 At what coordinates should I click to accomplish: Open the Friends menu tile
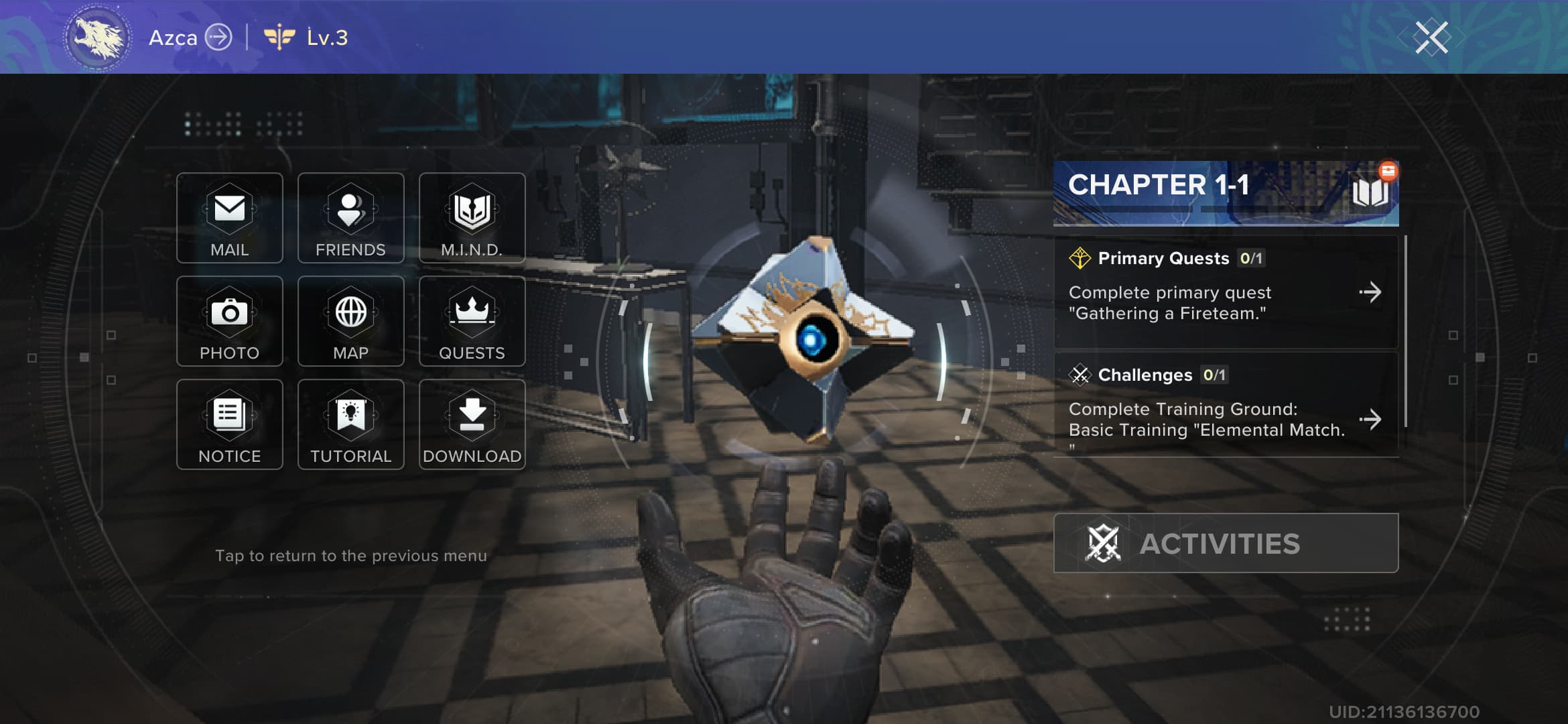(x=350, y=218)
